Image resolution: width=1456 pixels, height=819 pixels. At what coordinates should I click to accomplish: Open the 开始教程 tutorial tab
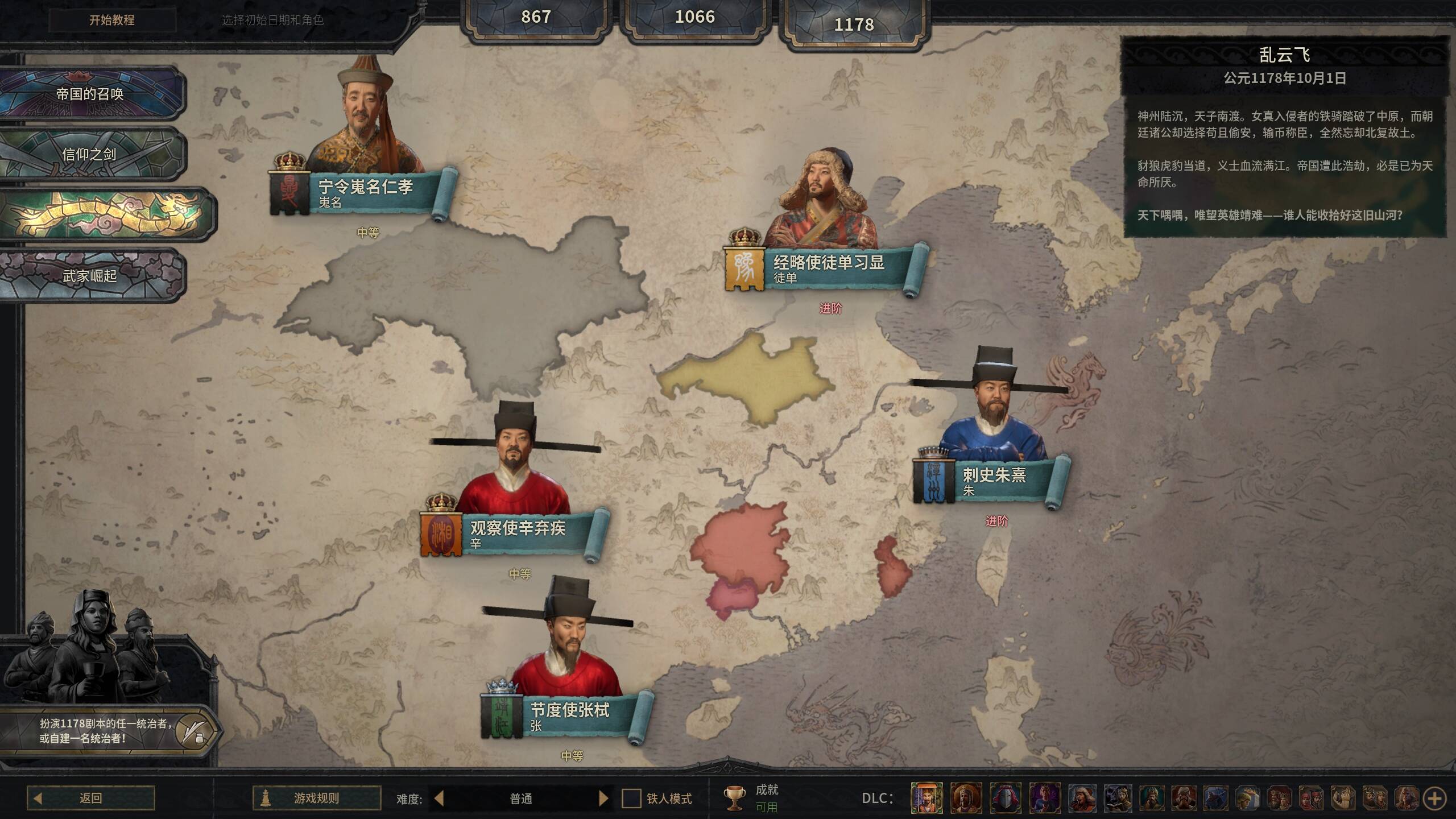[x=112, y=20]
